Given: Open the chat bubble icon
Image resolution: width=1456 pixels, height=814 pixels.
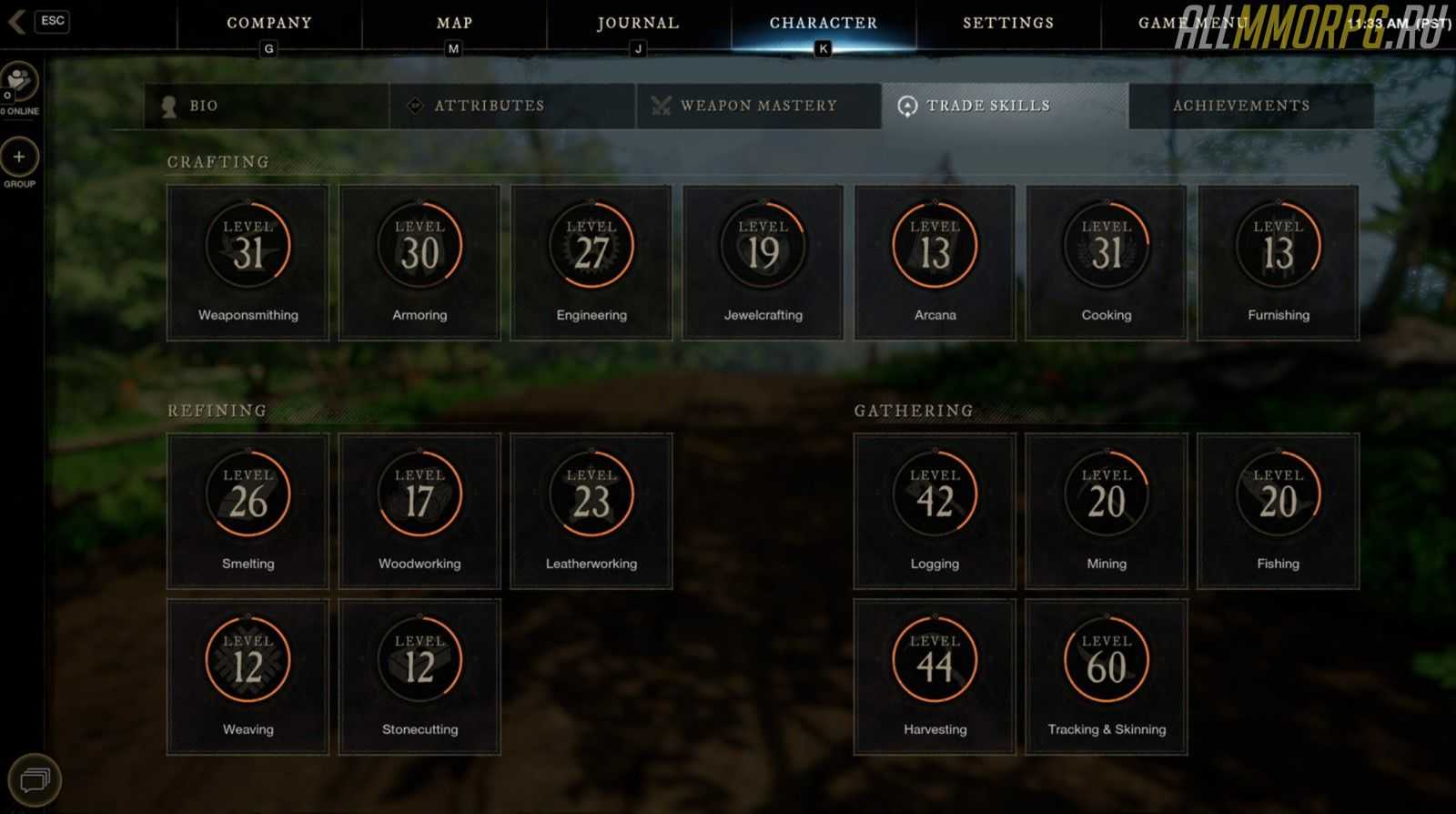Looking at the screenshot, I should click(35, 779).
